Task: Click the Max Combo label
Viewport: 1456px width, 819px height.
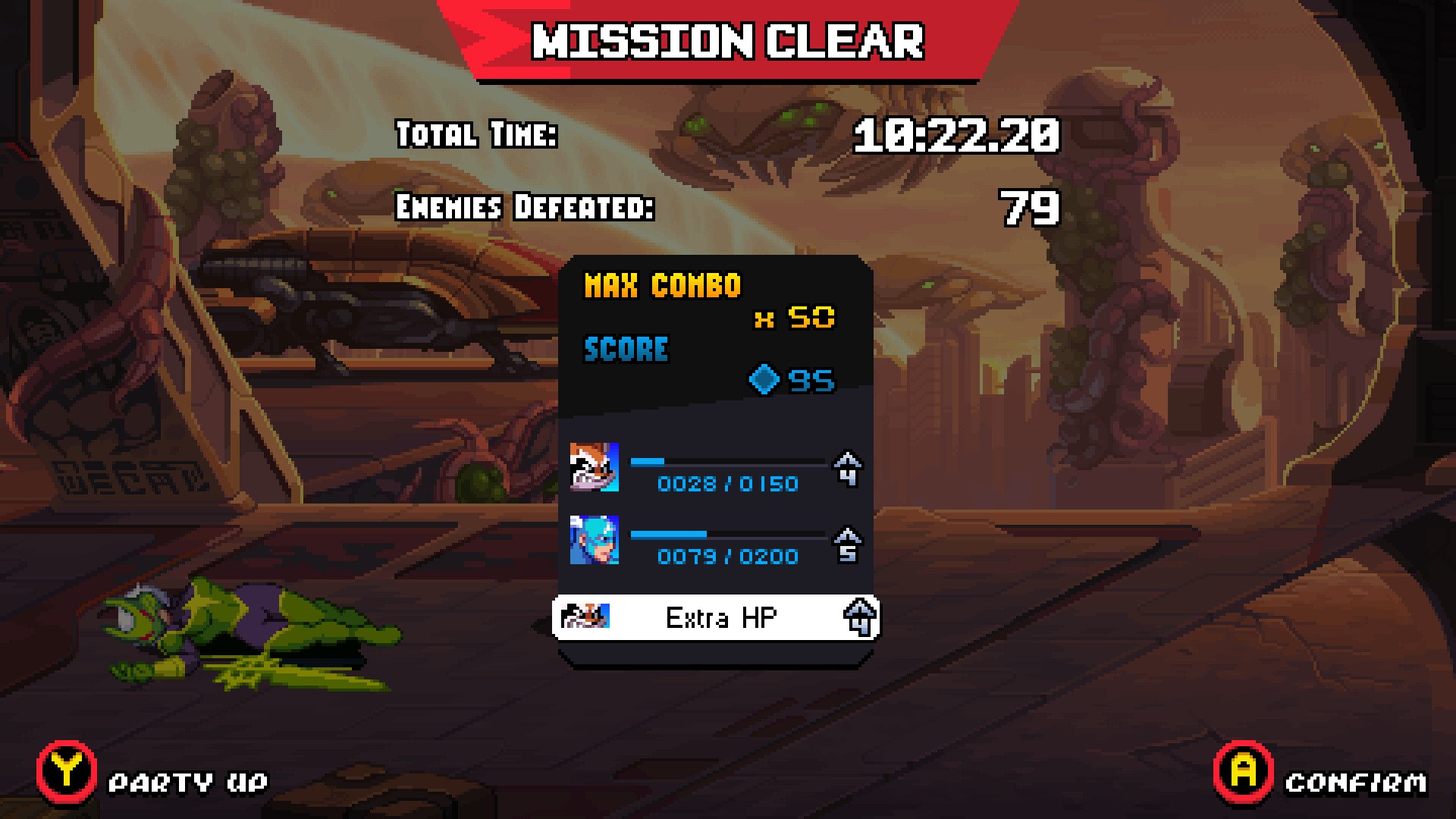Action: 662,287
